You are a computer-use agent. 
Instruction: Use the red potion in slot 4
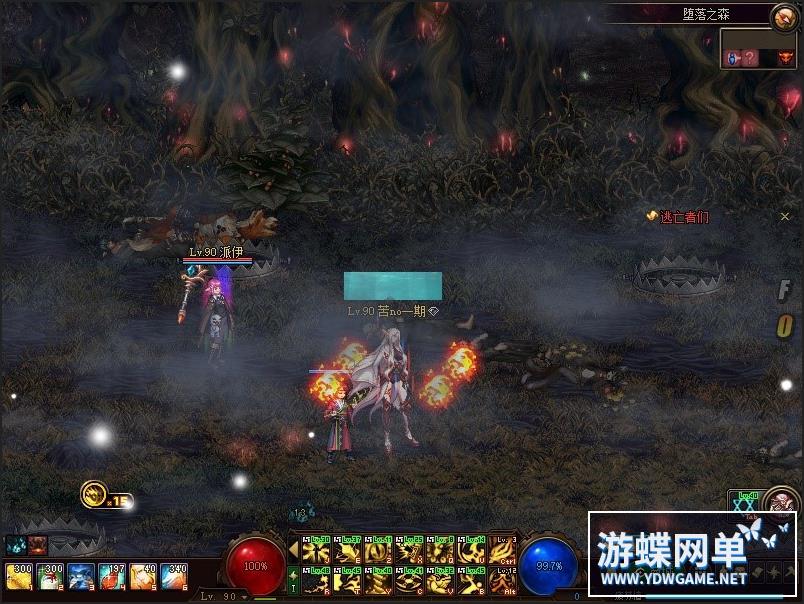point(111,576)
